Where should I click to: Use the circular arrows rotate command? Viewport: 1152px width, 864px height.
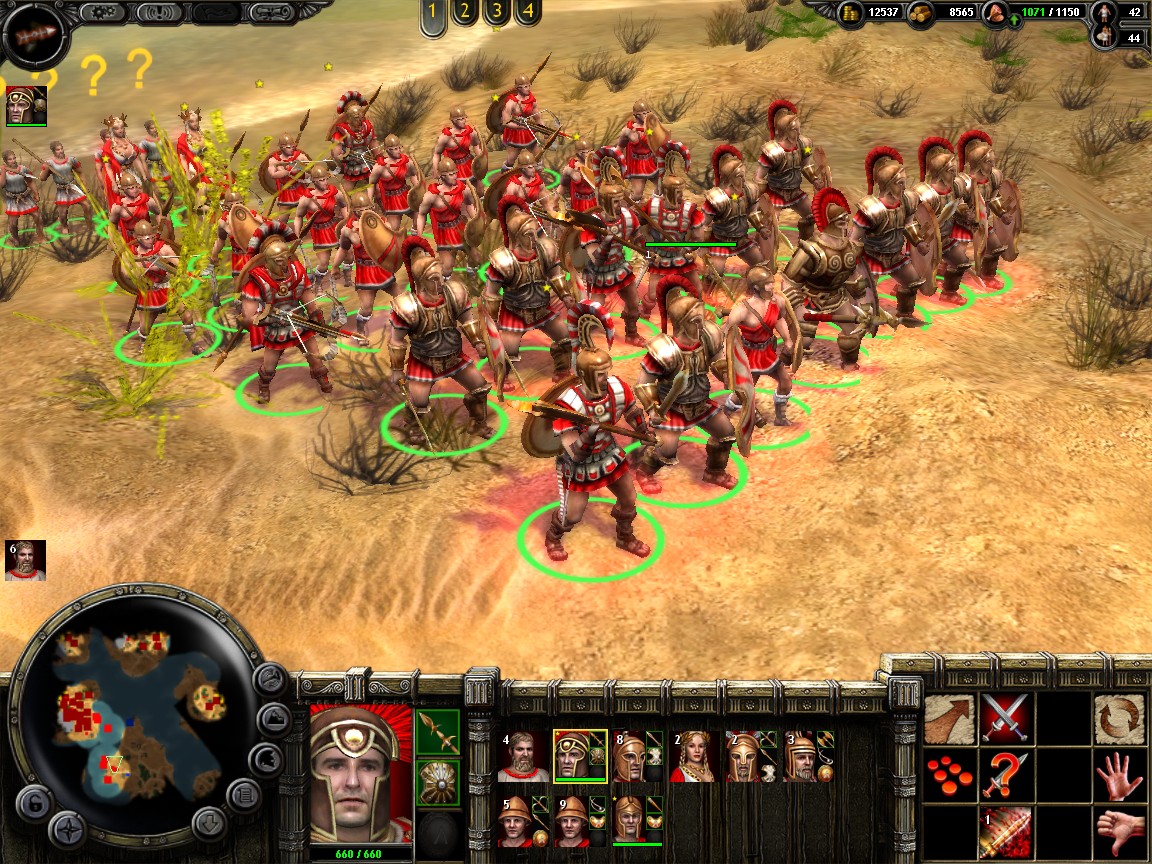click(x=1119, y=719)
